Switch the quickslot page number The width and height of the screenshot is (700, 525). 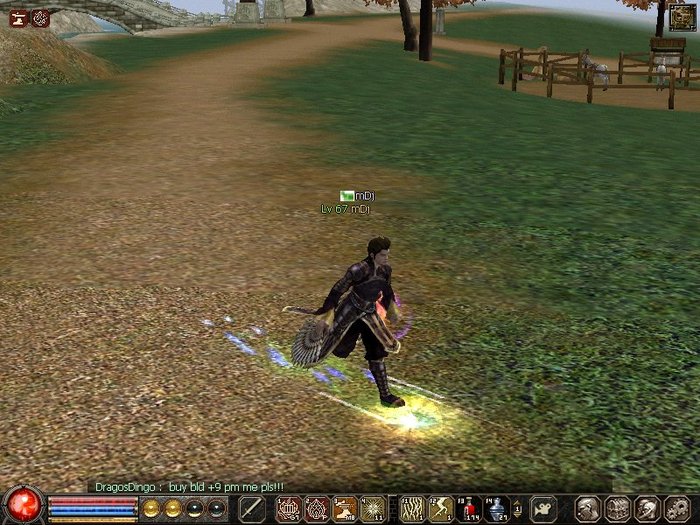(x=517, y=509)
